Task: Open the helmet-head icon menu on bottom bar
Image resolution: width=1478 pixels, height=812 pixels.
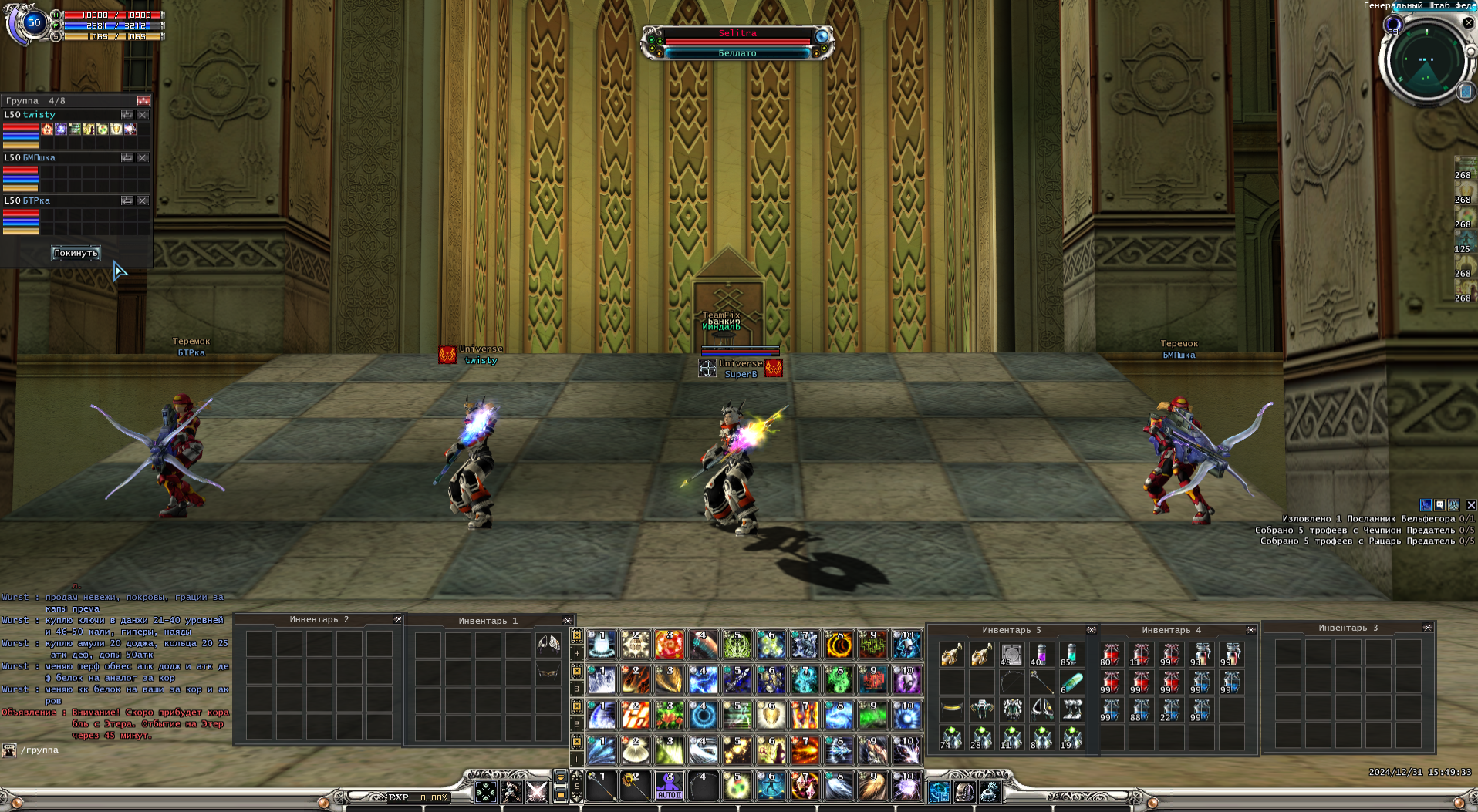Action: pyautogui.click(x=964, y=792)
